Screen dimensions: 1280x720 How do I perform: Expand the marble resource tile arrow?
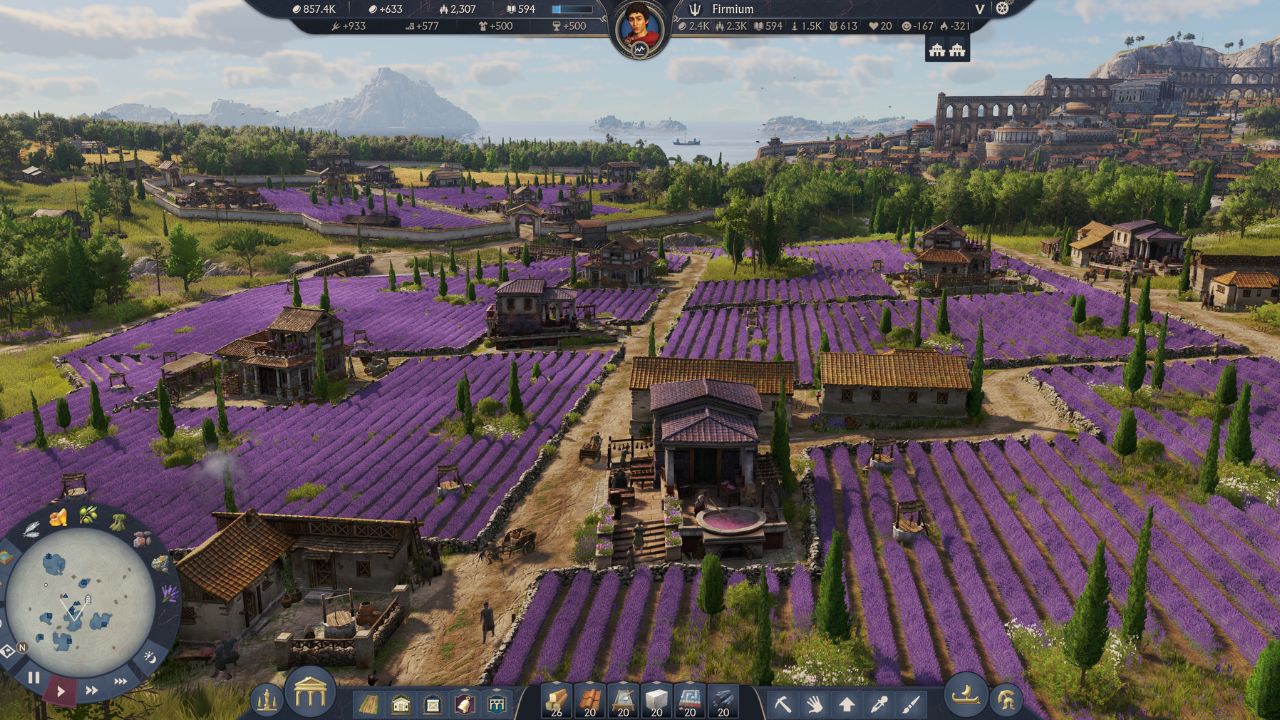point(655,680)
